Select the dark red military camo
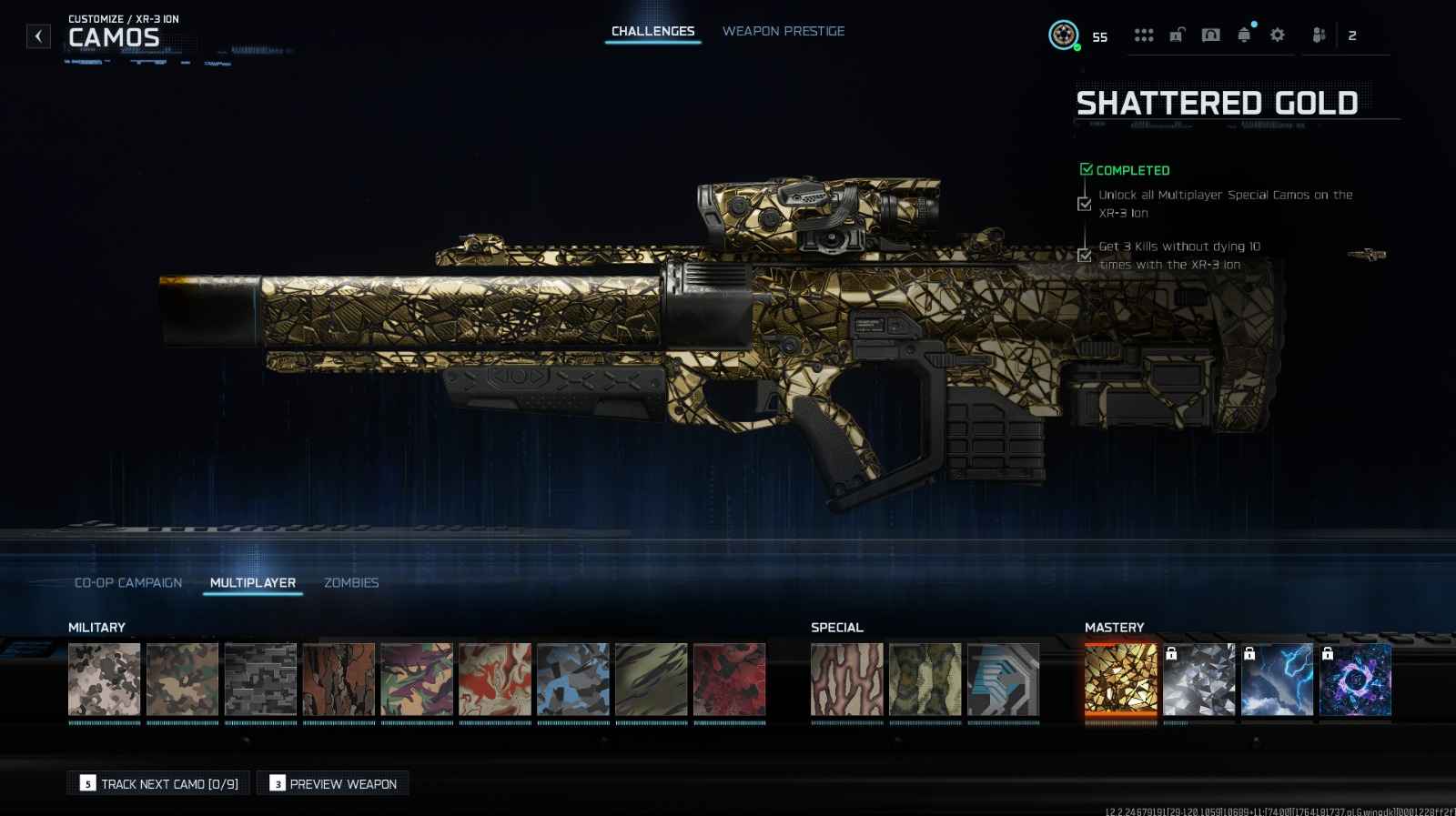The height and width of the screenshot is (816, 1456). pyautogui.click(x=729, y=680)
